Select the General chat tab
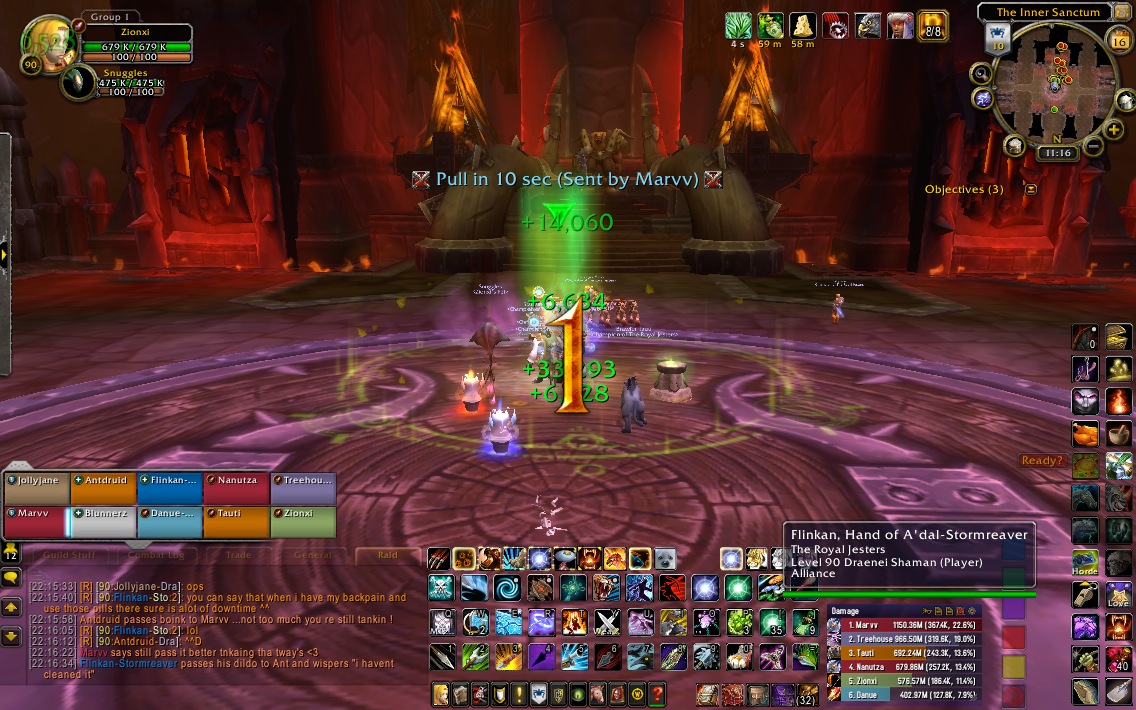Screen dimensions: 1136x710 [312, 555]
